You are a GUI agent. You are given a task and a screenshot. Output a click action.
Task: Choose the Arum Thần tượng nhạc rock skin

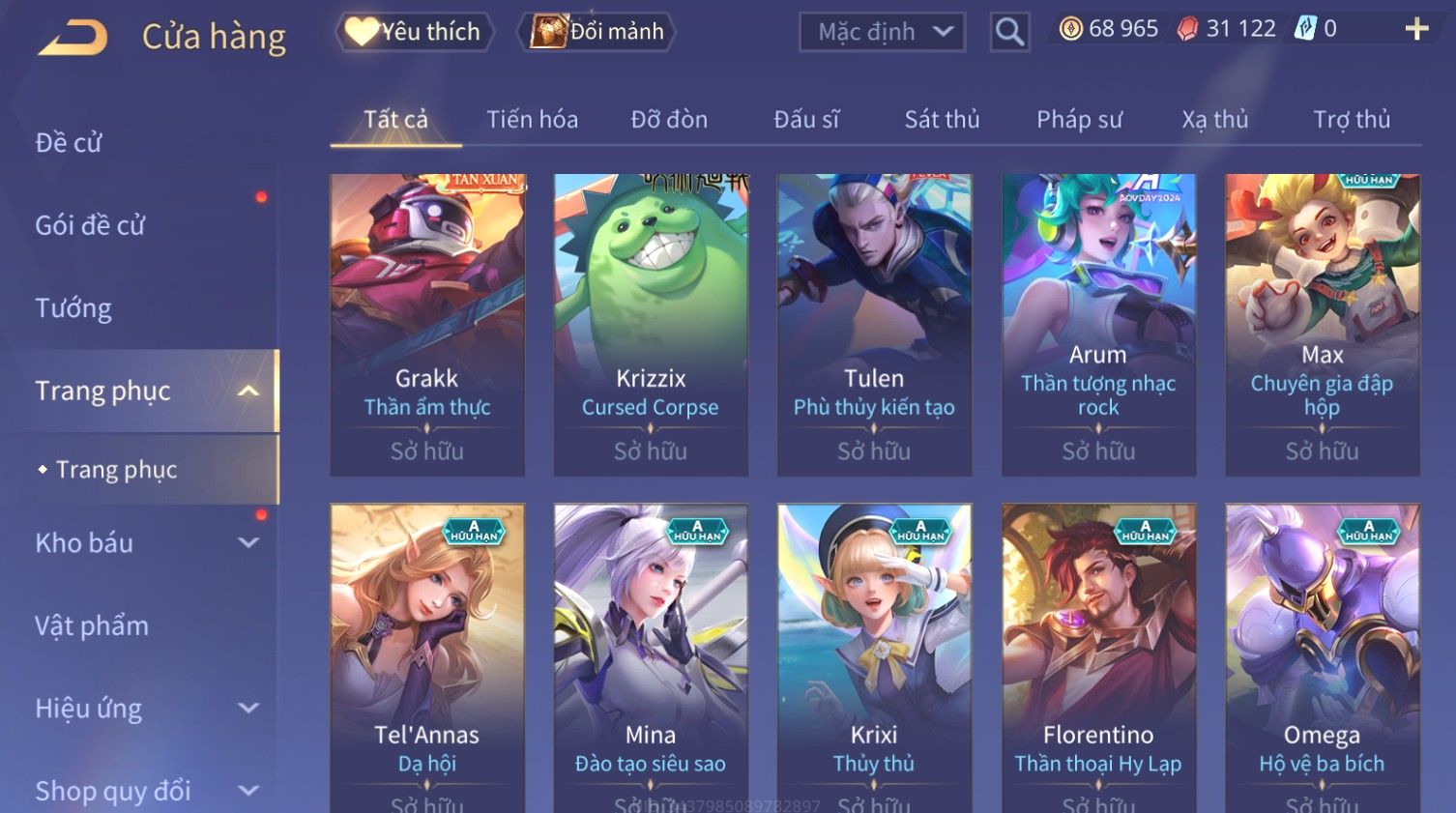[1098, 324]
